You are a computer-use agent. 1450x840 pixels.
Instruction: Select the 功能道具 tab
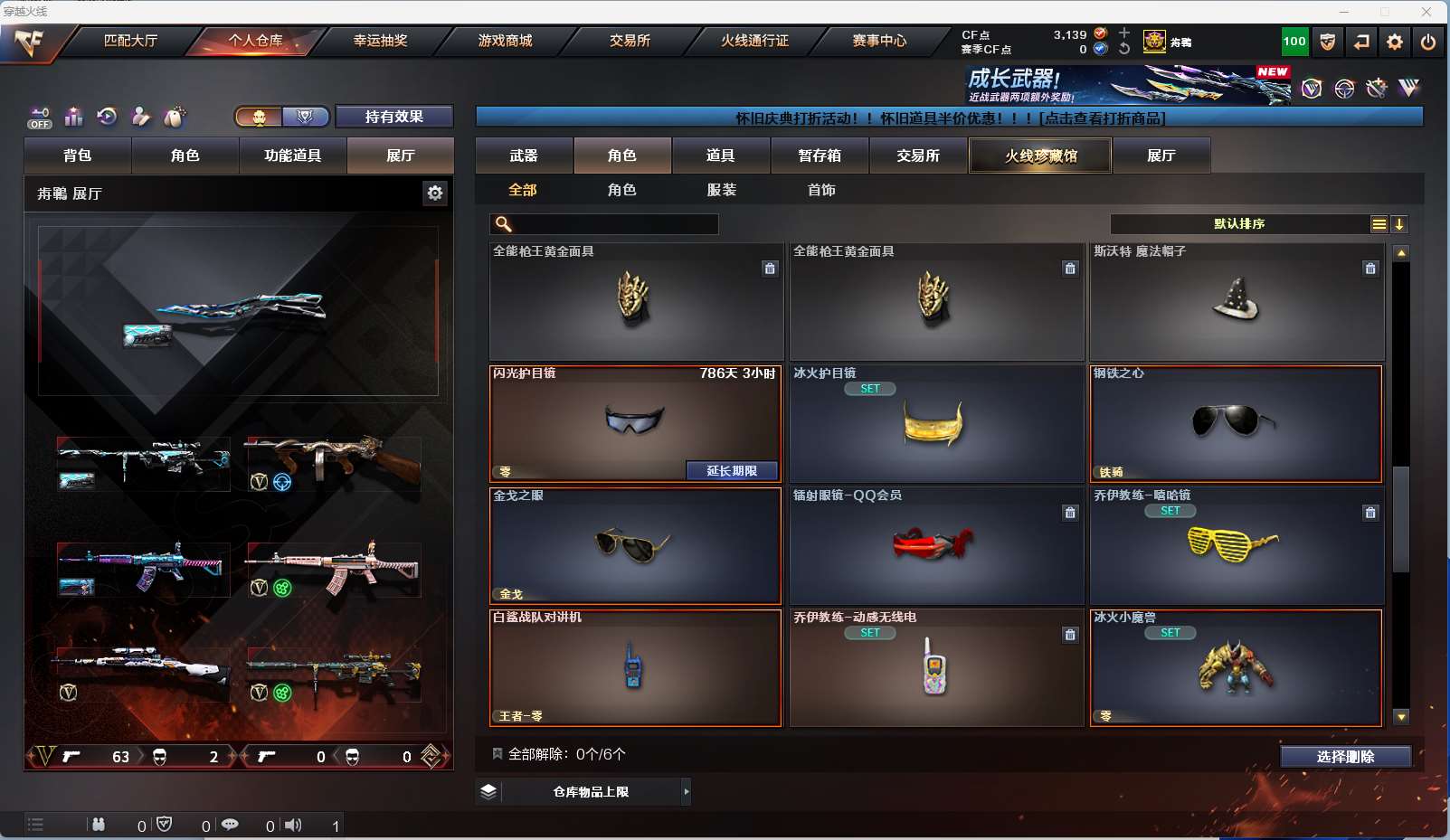pos(292,156)
